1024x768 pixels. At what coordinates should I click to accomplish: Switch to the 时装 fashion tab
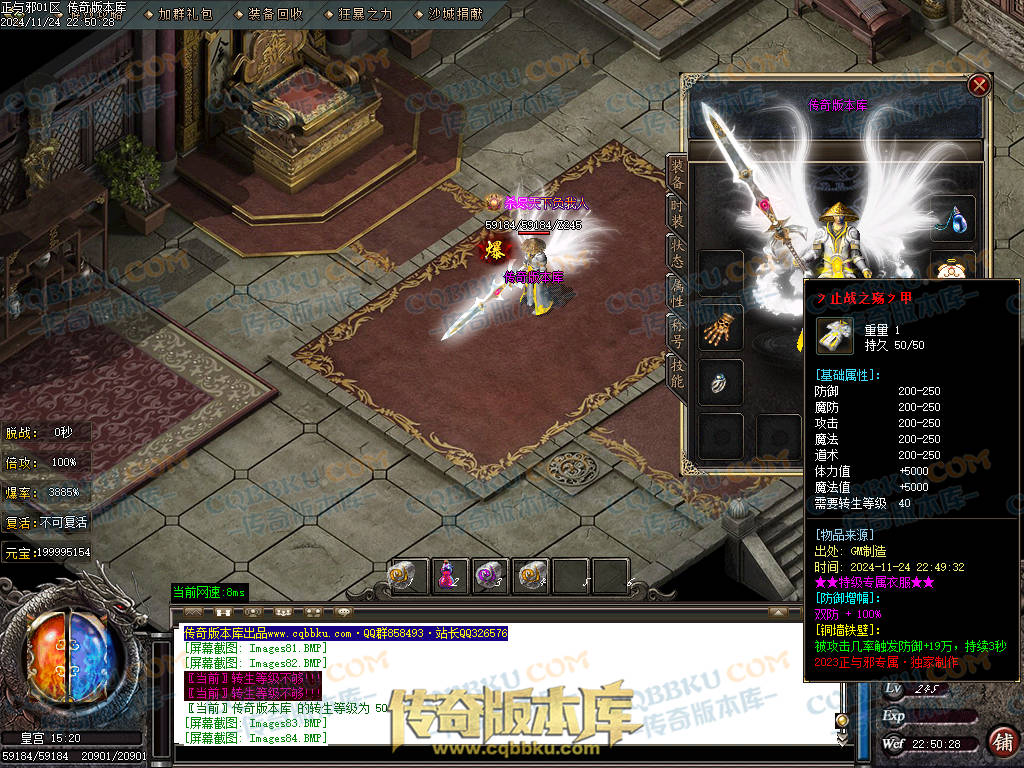point(677,213)
